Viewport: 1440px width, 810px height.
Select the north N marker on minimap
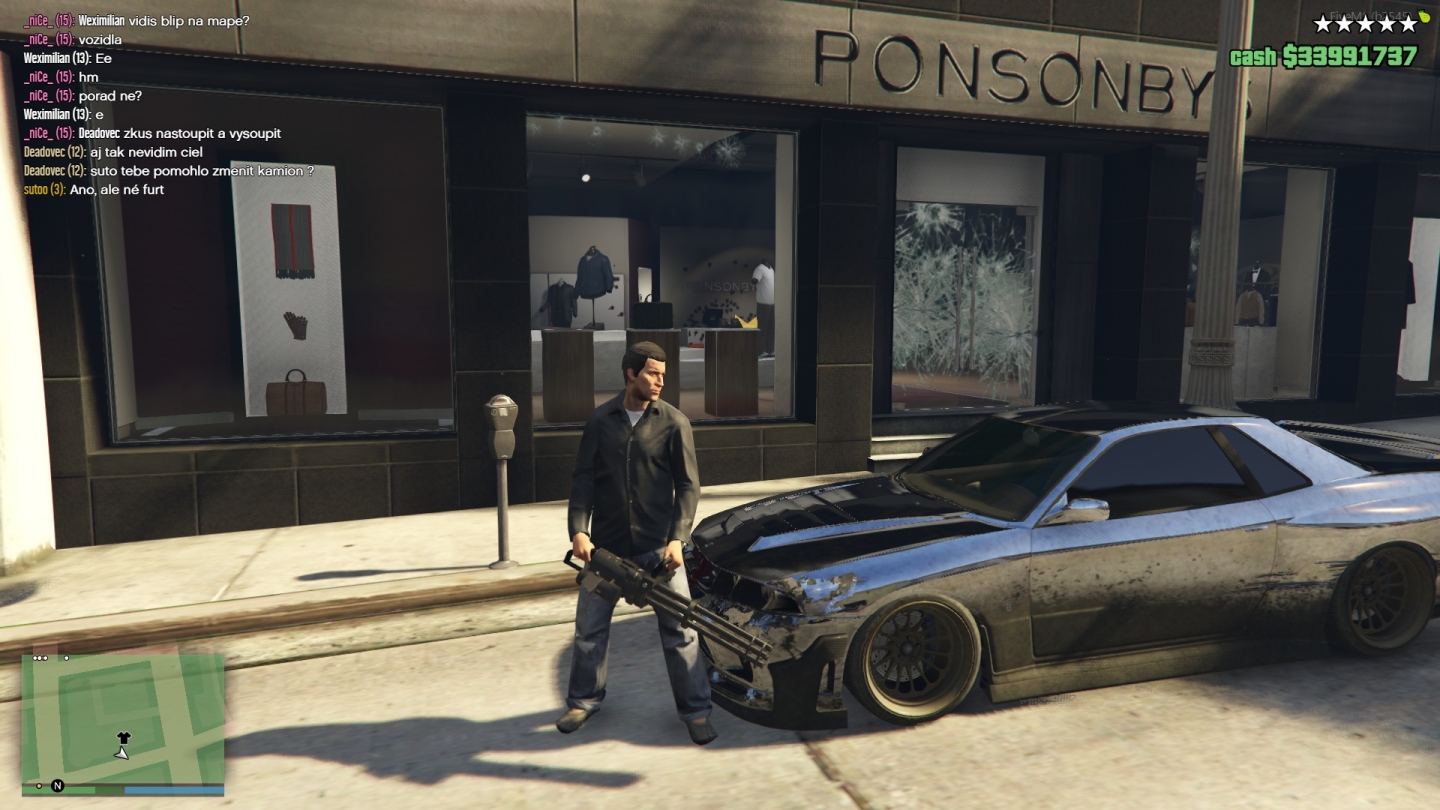[x=58, y=786]
